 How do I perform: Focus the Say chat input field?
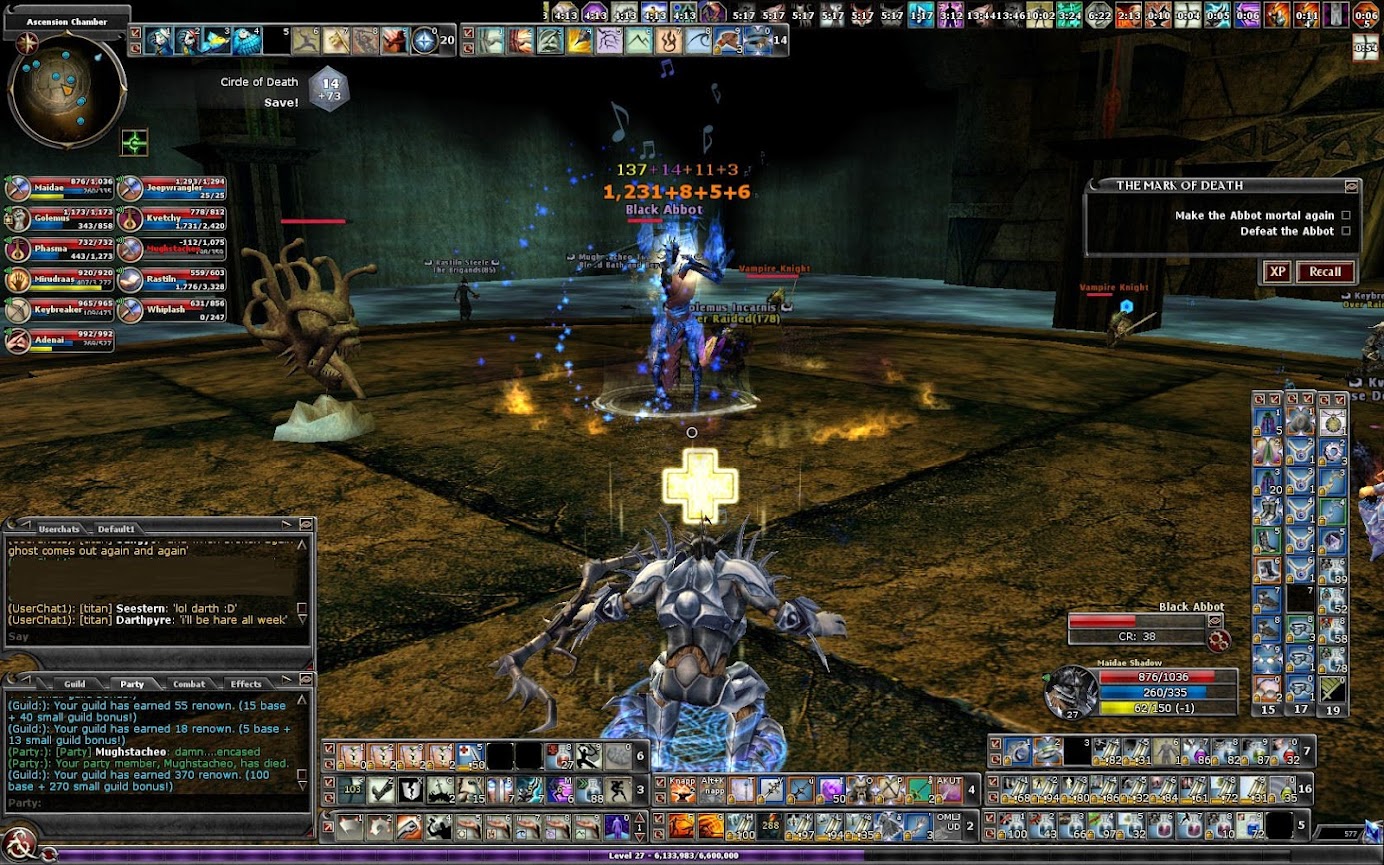[150, 637]
